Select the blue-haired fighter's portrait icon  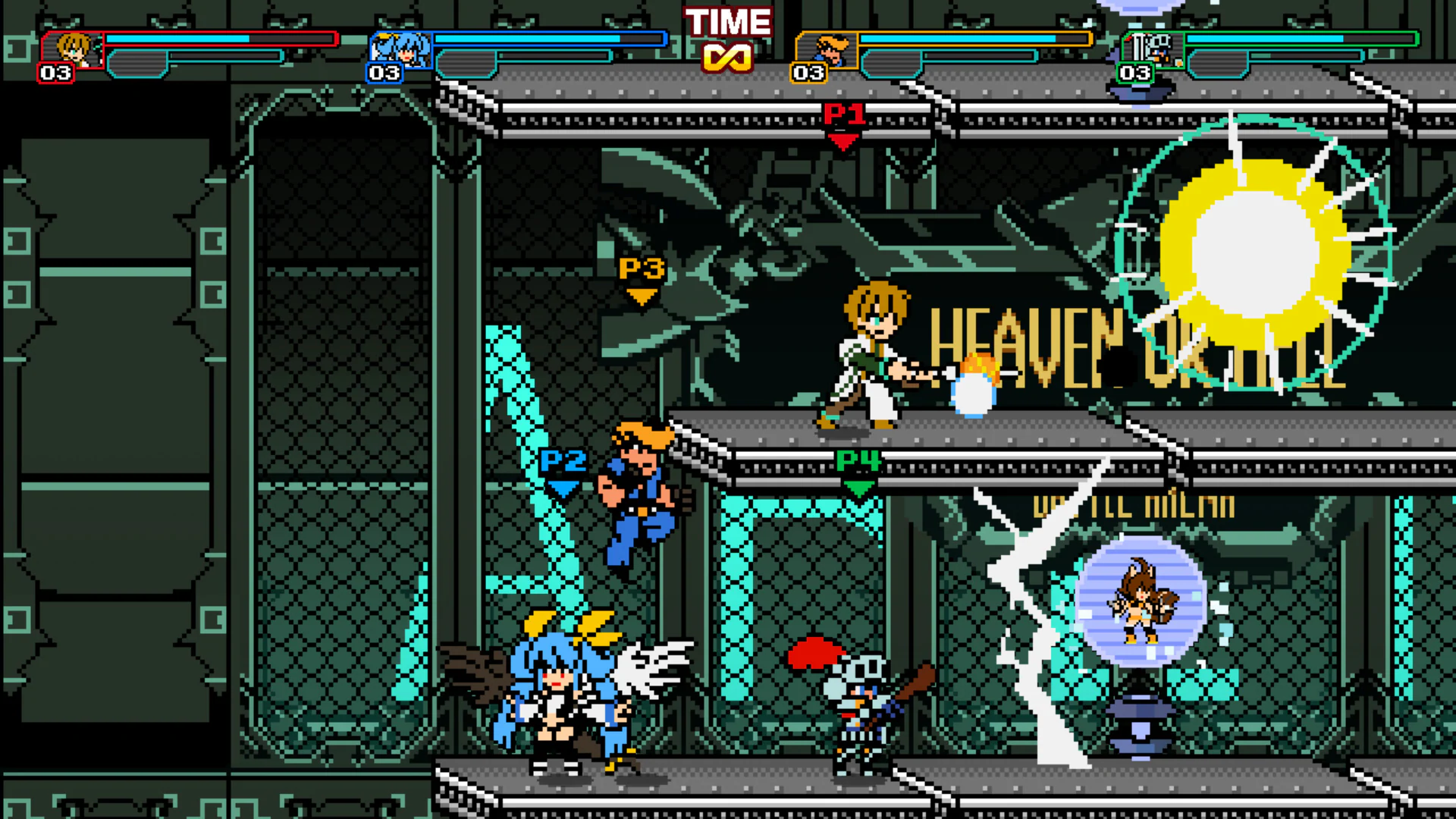402,49
